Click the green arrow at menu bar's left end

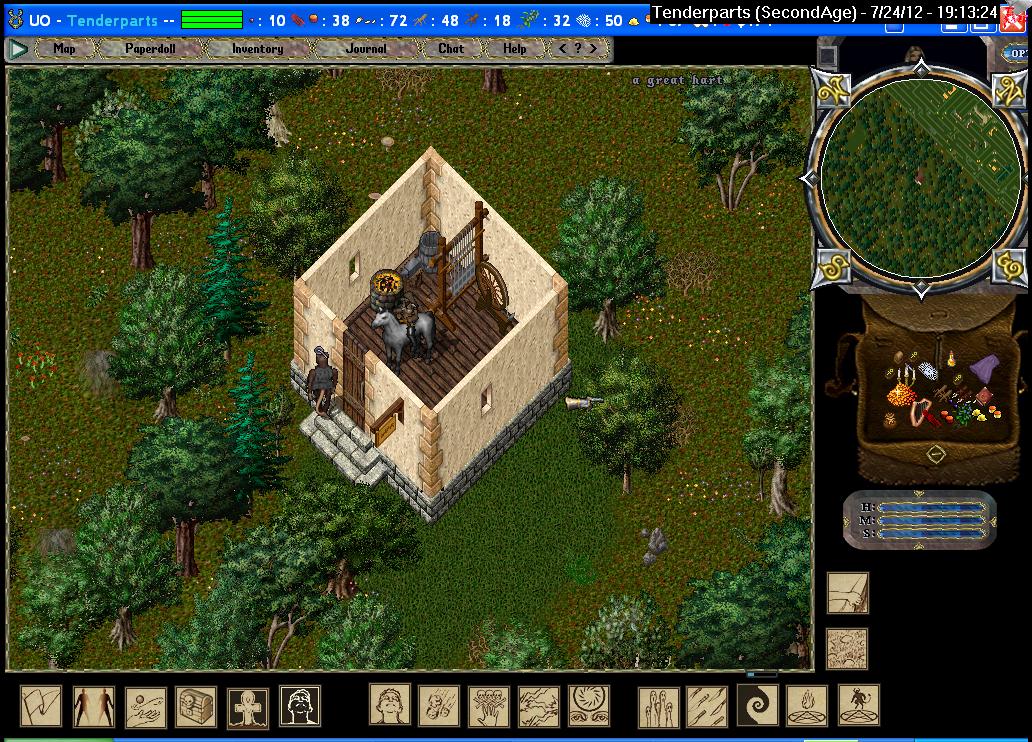tap(18, 48)
